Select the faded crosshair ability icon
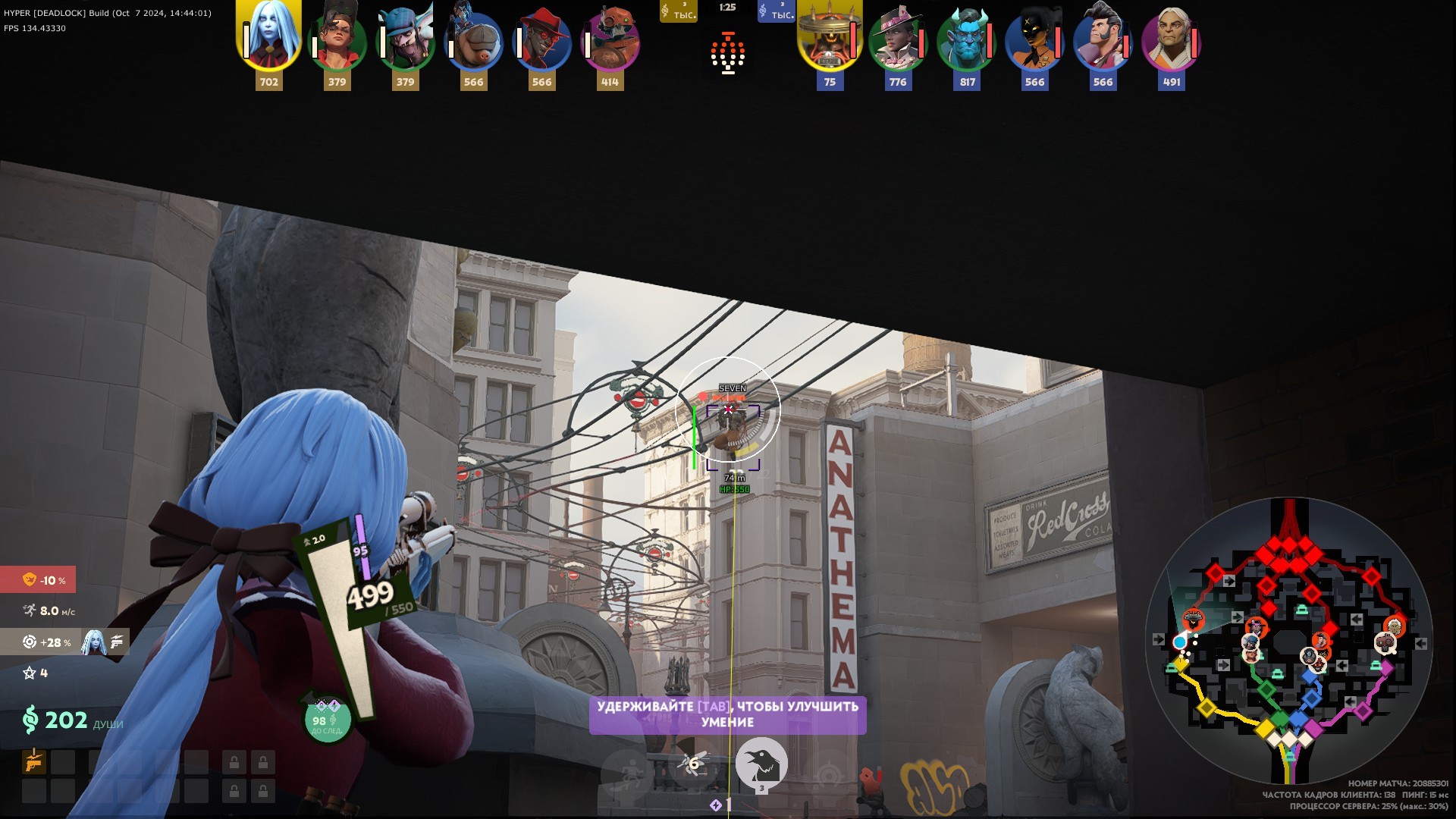Viewport: 1456px width, 819px height. pyautogui.click(x=828, y=775)
